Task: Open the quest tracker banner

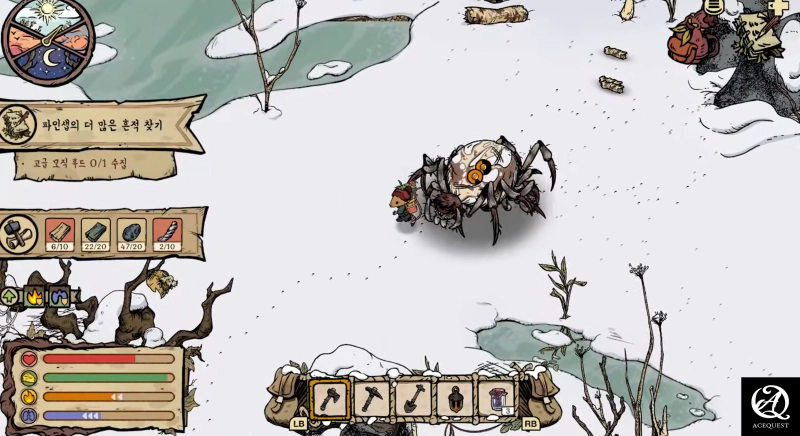Action: pyautogui.click(x=100, y=126)
